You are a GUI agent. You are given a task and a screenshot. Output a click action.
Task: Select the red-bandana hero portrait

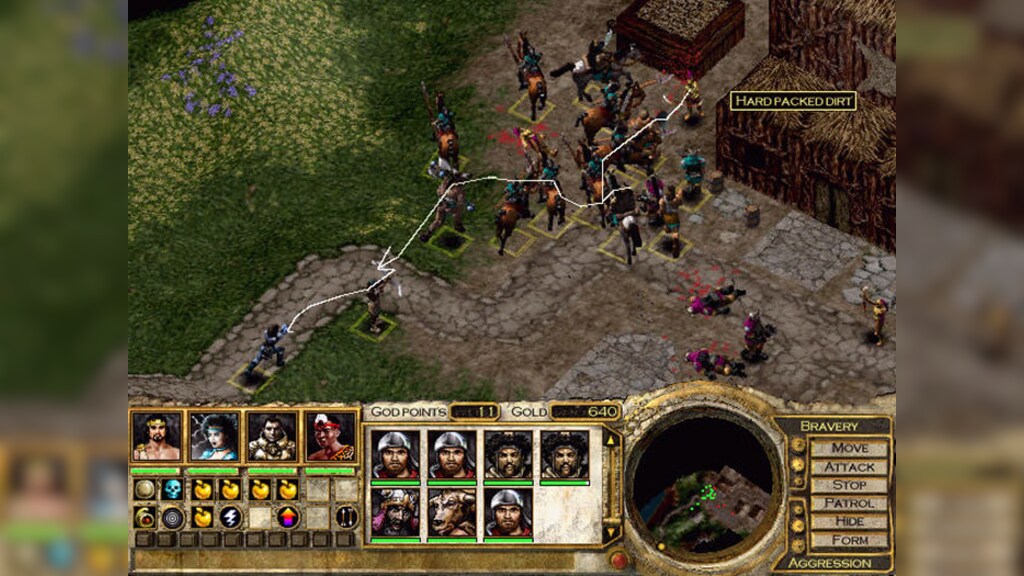tap(330, 437)
